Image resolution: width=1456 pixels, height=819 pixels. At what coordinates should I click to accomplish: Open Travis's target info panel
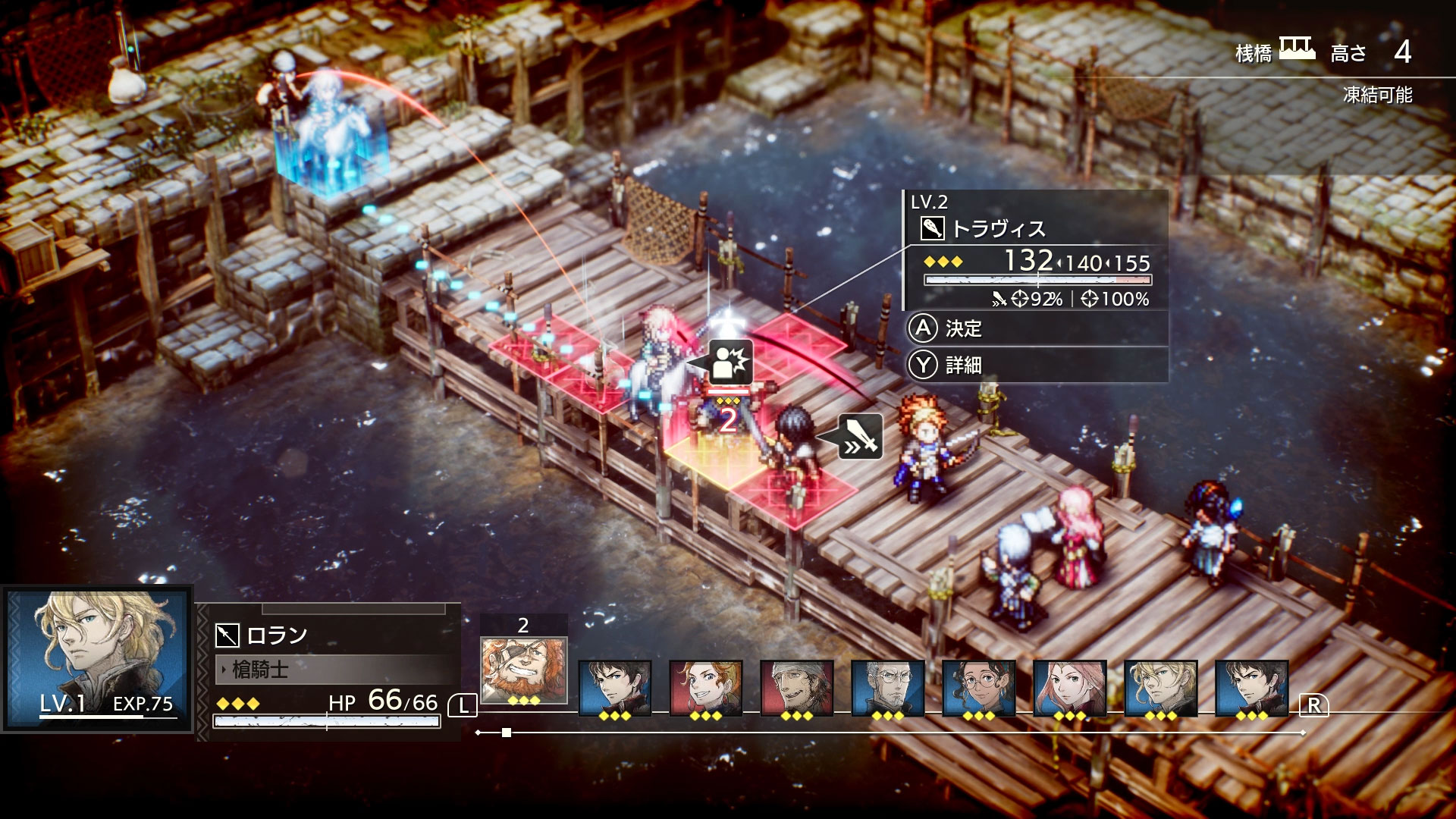point(1035,250)
